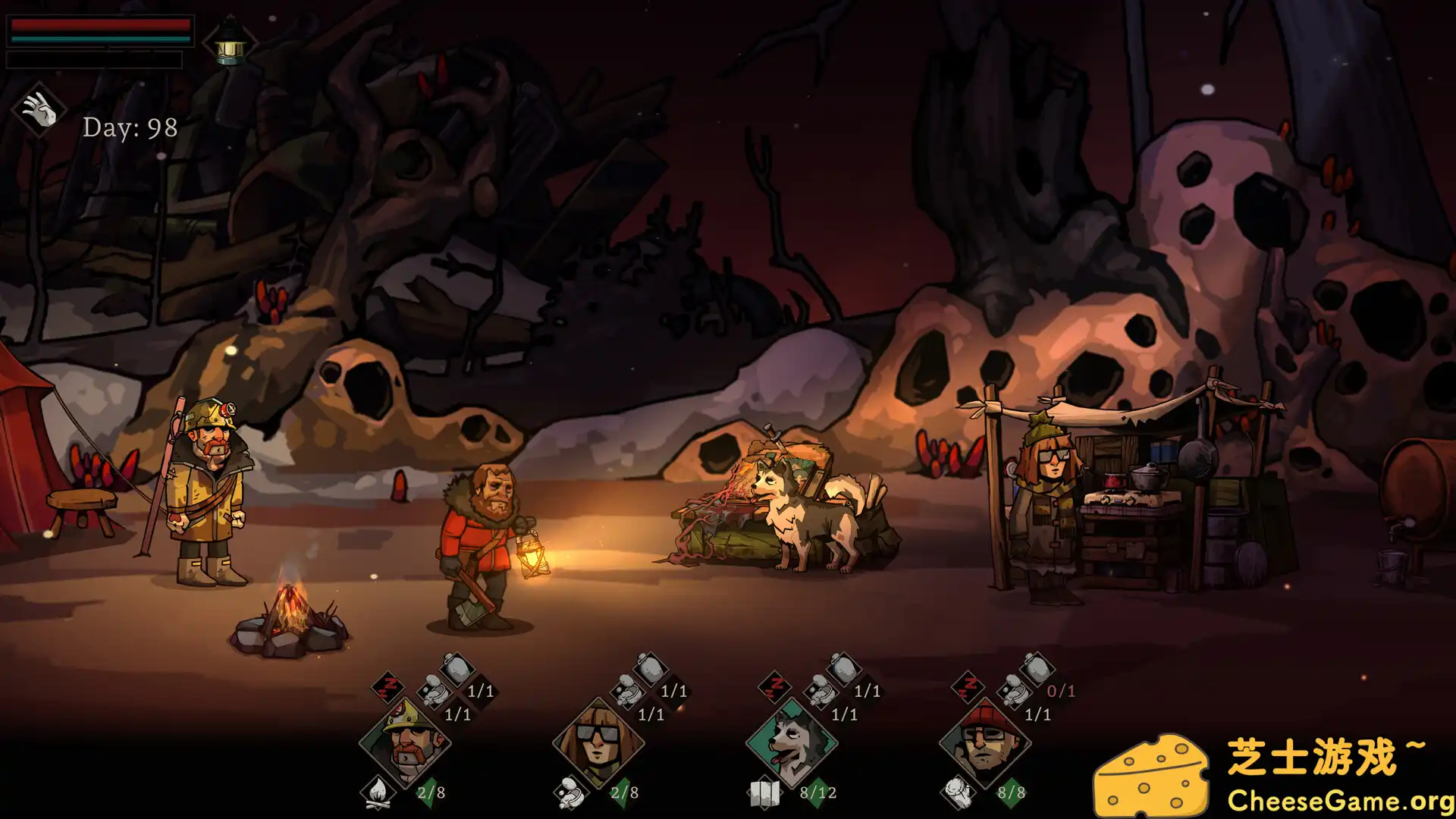Image resolution: width=1456 pixels, height=819 pixels.
Task: Select the sunglasses woman's water canteen icon
Action: 649,669
